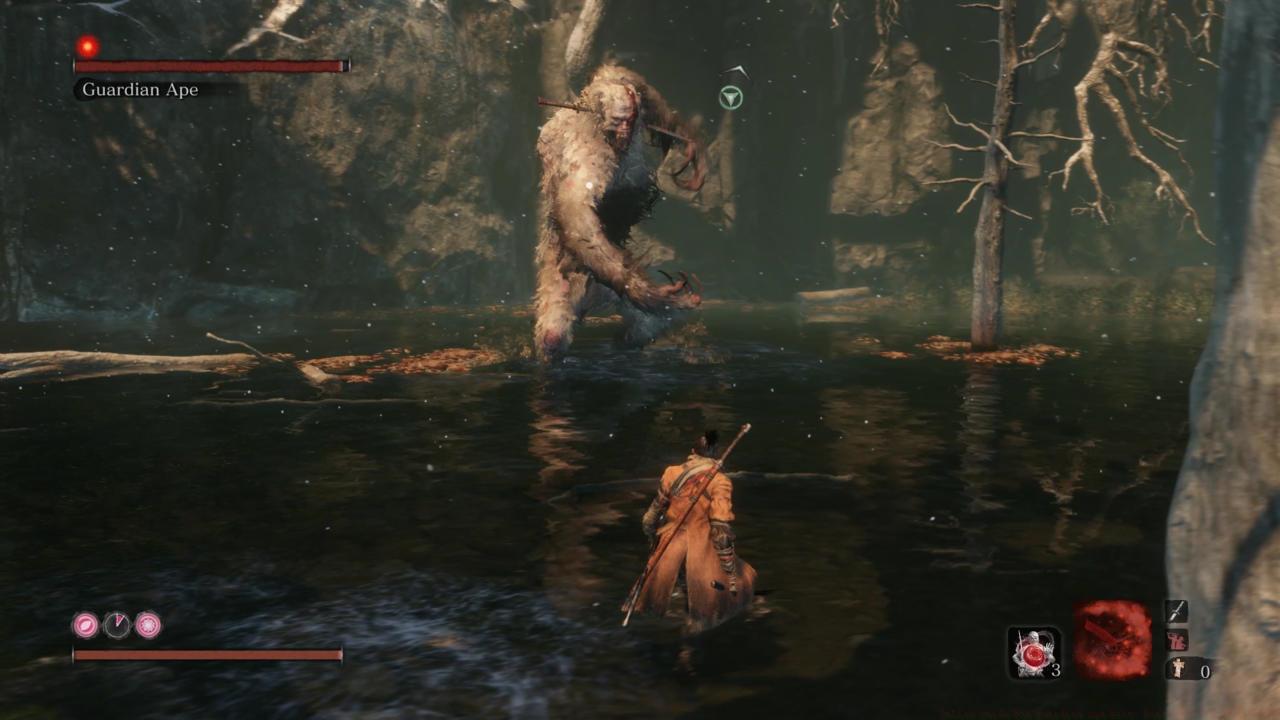Click the red figure icon below the sword
This screenshot has width=1280, height=720.
pyautogui.click(x=1176, y=641)
